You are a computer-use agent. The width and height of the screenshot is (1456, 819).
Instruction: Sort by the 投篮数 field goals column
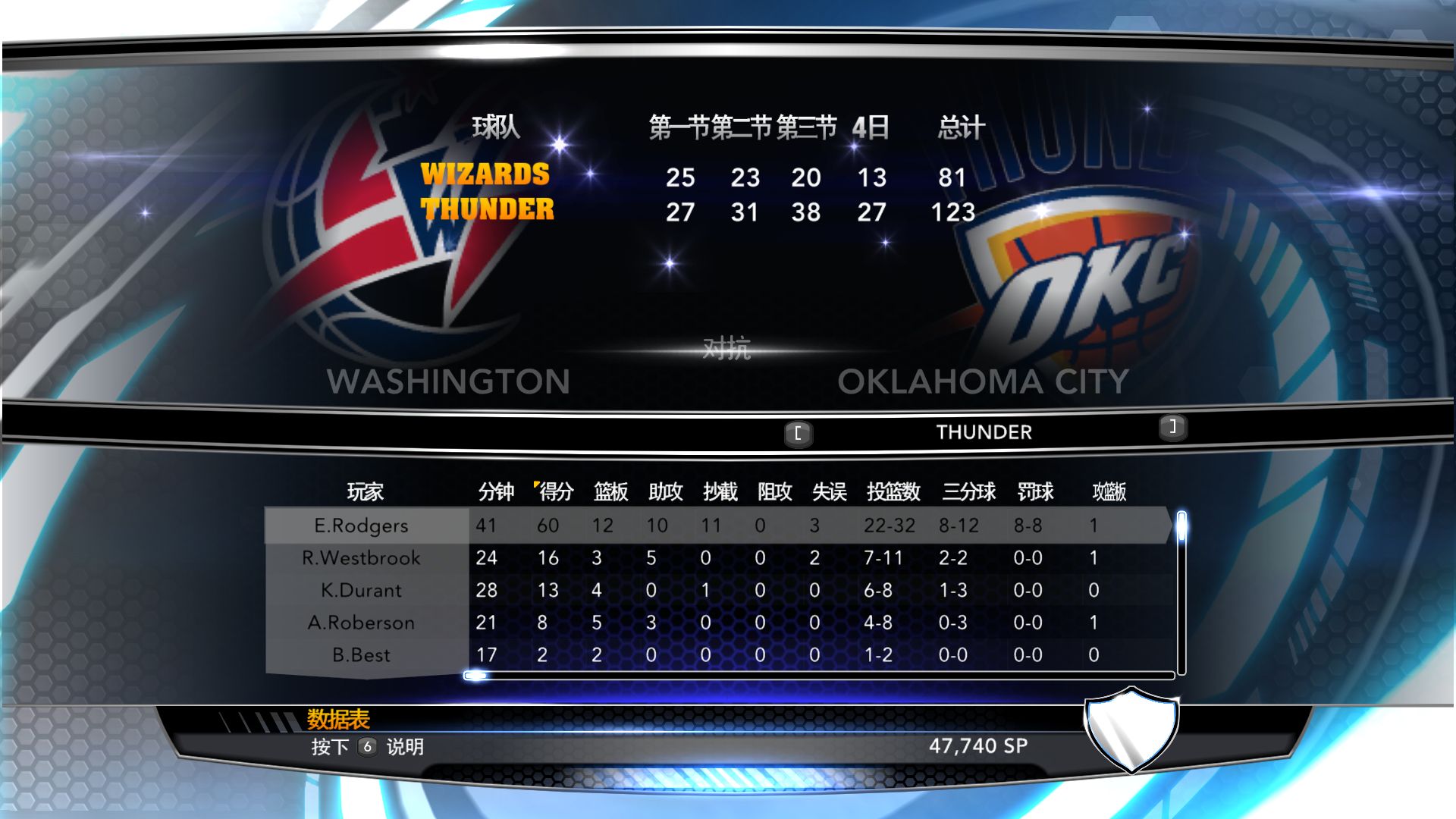coord(893,492)
